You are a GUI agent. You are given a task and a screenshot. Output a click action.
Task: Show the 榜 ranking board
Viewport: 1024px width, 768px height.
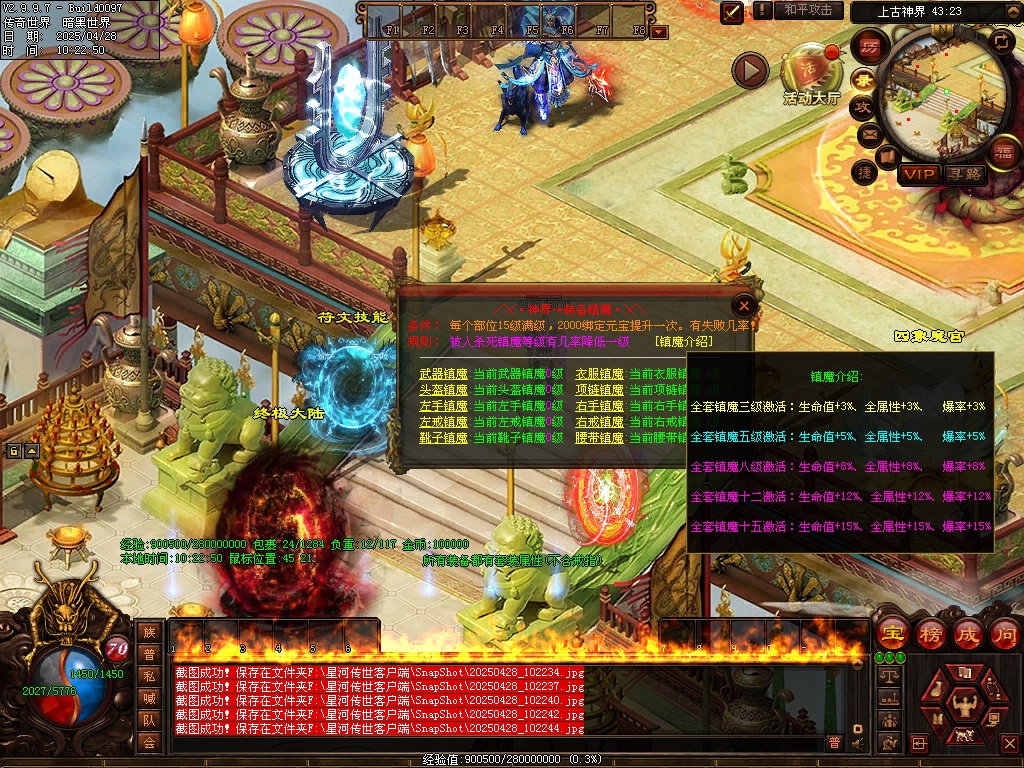(x=930, y=633)
